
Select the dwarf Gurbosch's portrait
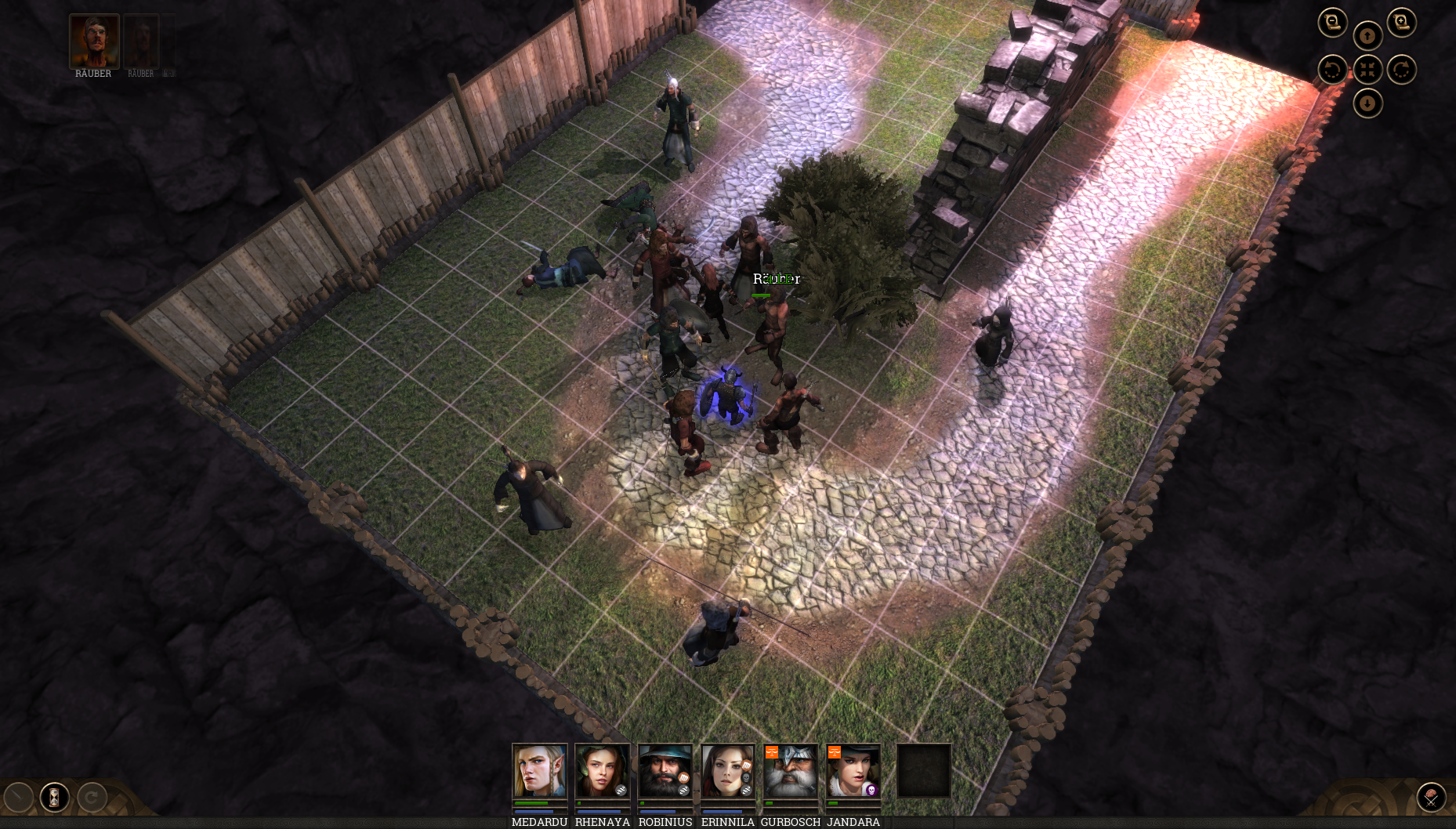point(790,771)
